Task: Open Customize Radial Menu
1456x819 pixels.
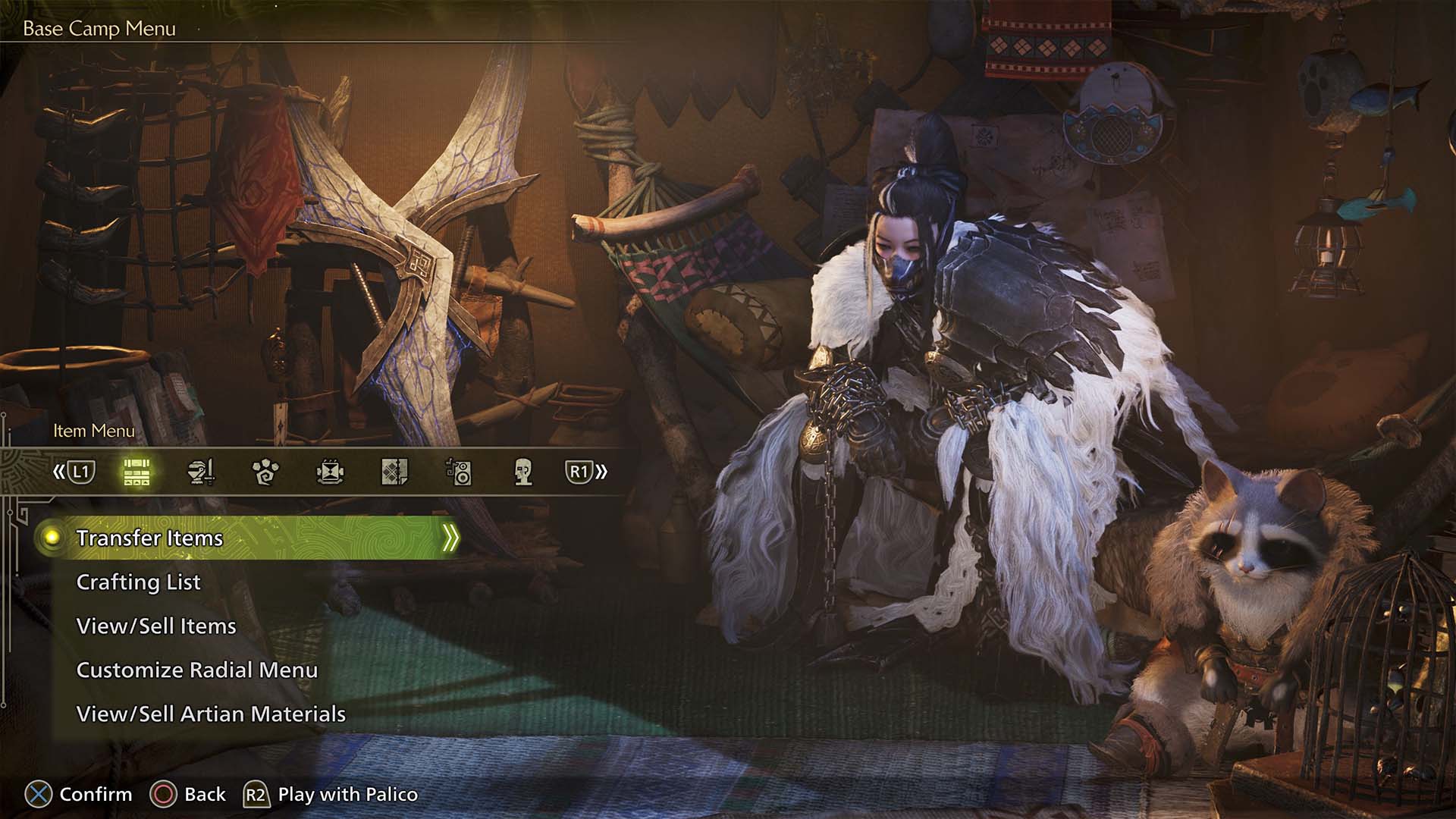Action: tap(196, 670)
